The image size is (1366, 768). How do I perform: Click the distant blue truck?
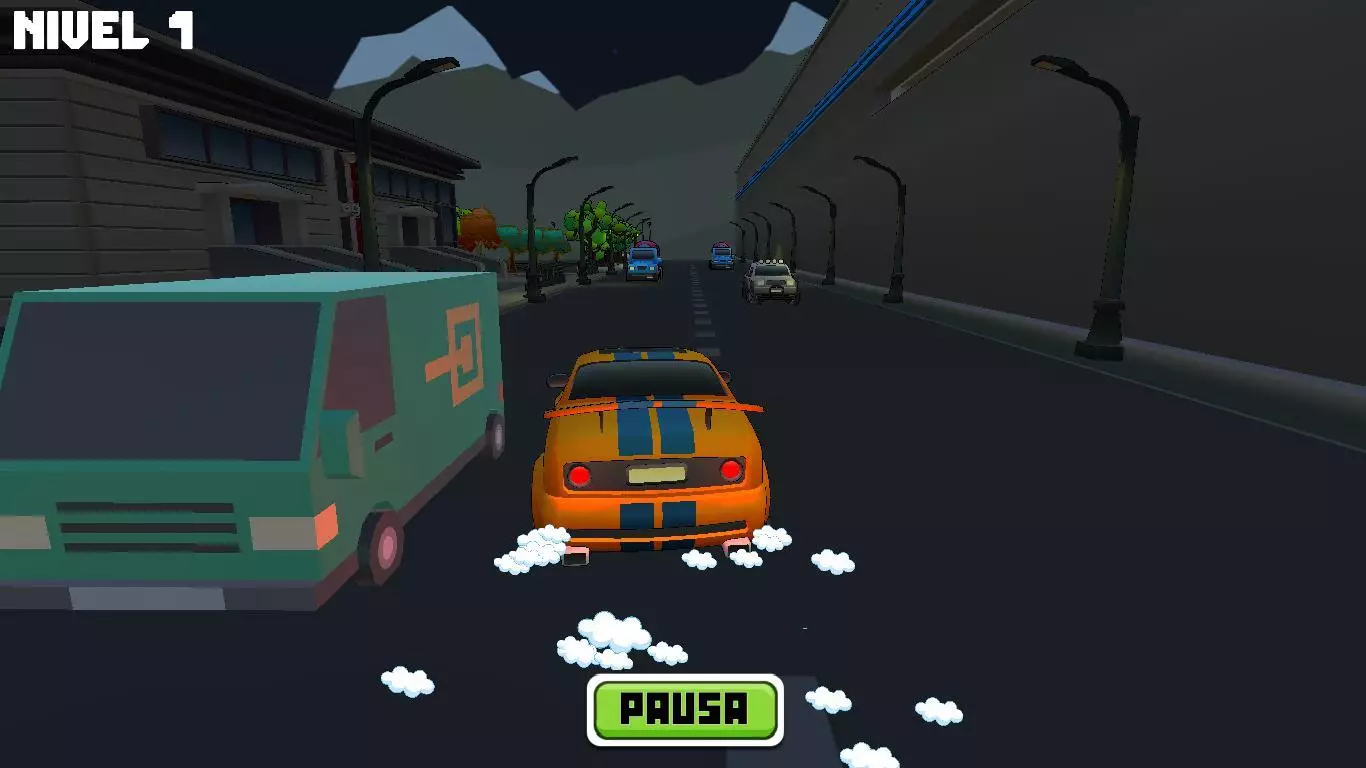720,258
